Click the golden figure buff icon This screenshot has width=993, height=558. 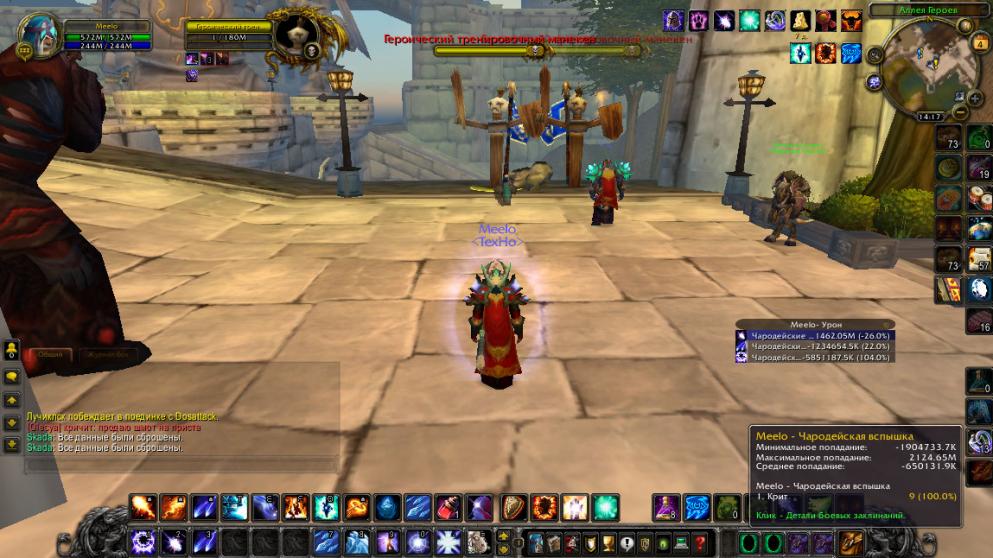click(x=801, y=20)
